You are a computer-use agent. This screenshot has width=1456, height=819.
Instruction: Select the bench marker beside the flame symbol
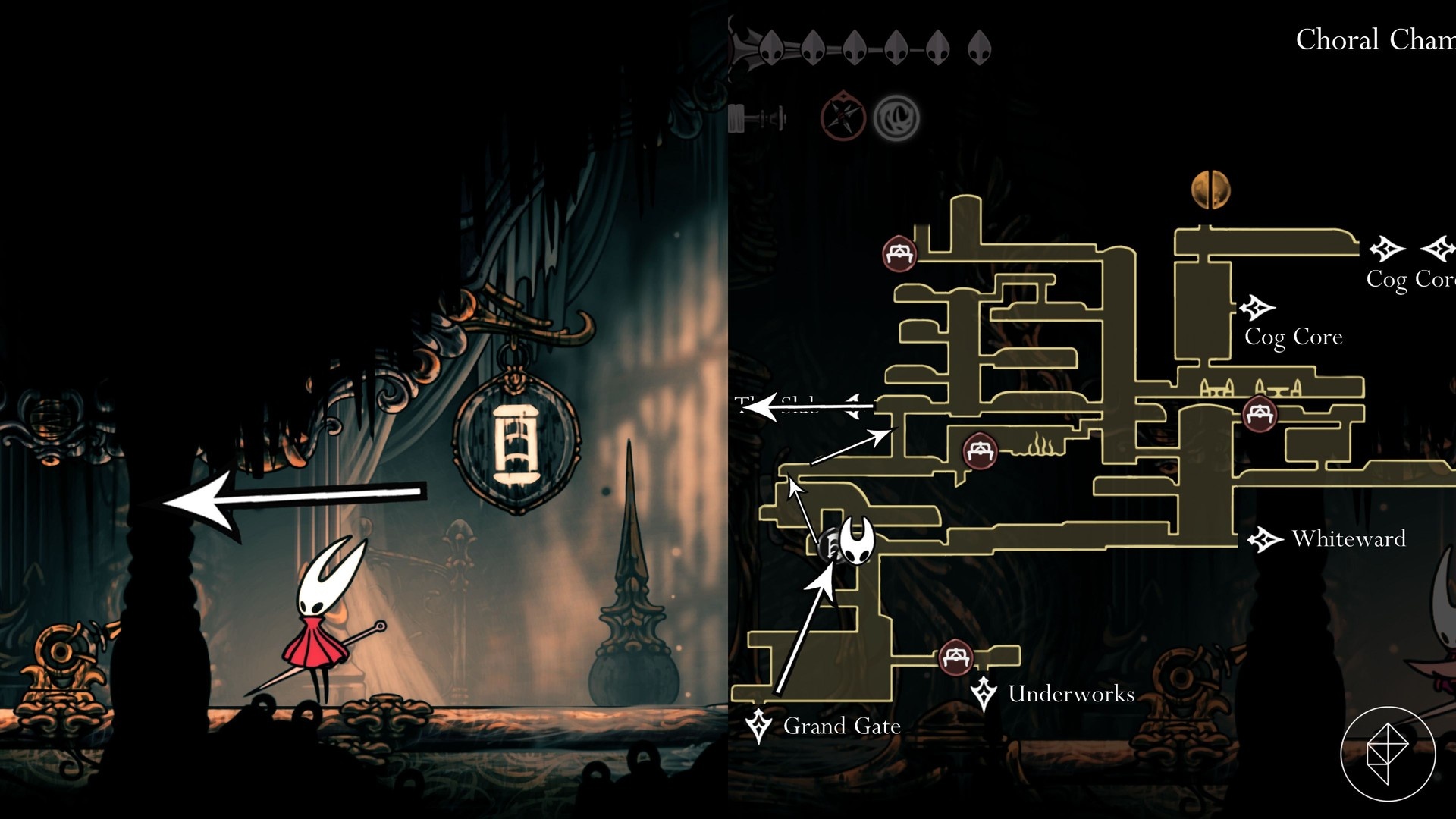click(979, 451)
